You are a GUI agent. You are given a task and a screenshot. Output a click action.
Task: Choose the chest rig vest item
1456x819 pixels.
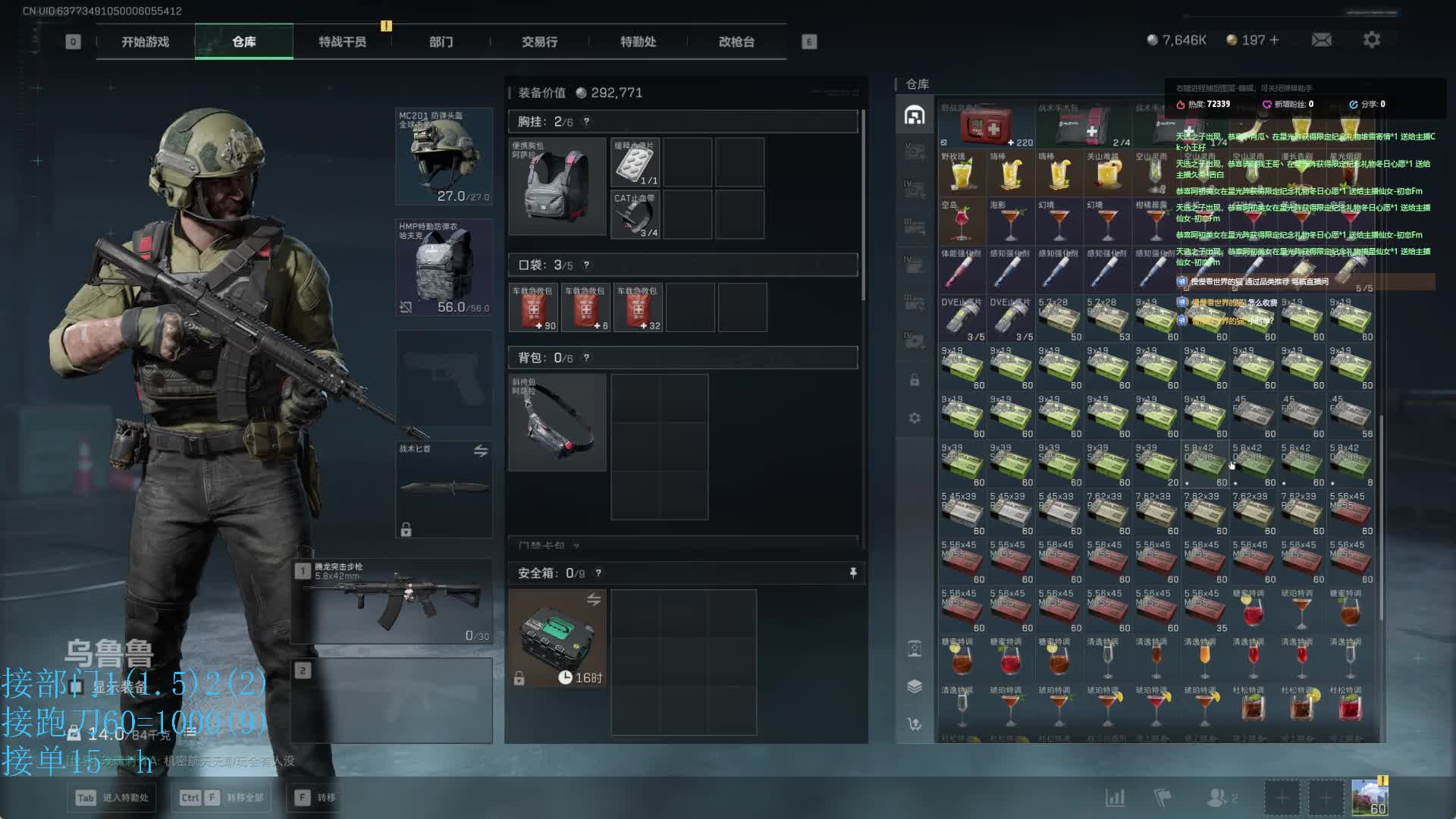557,187
